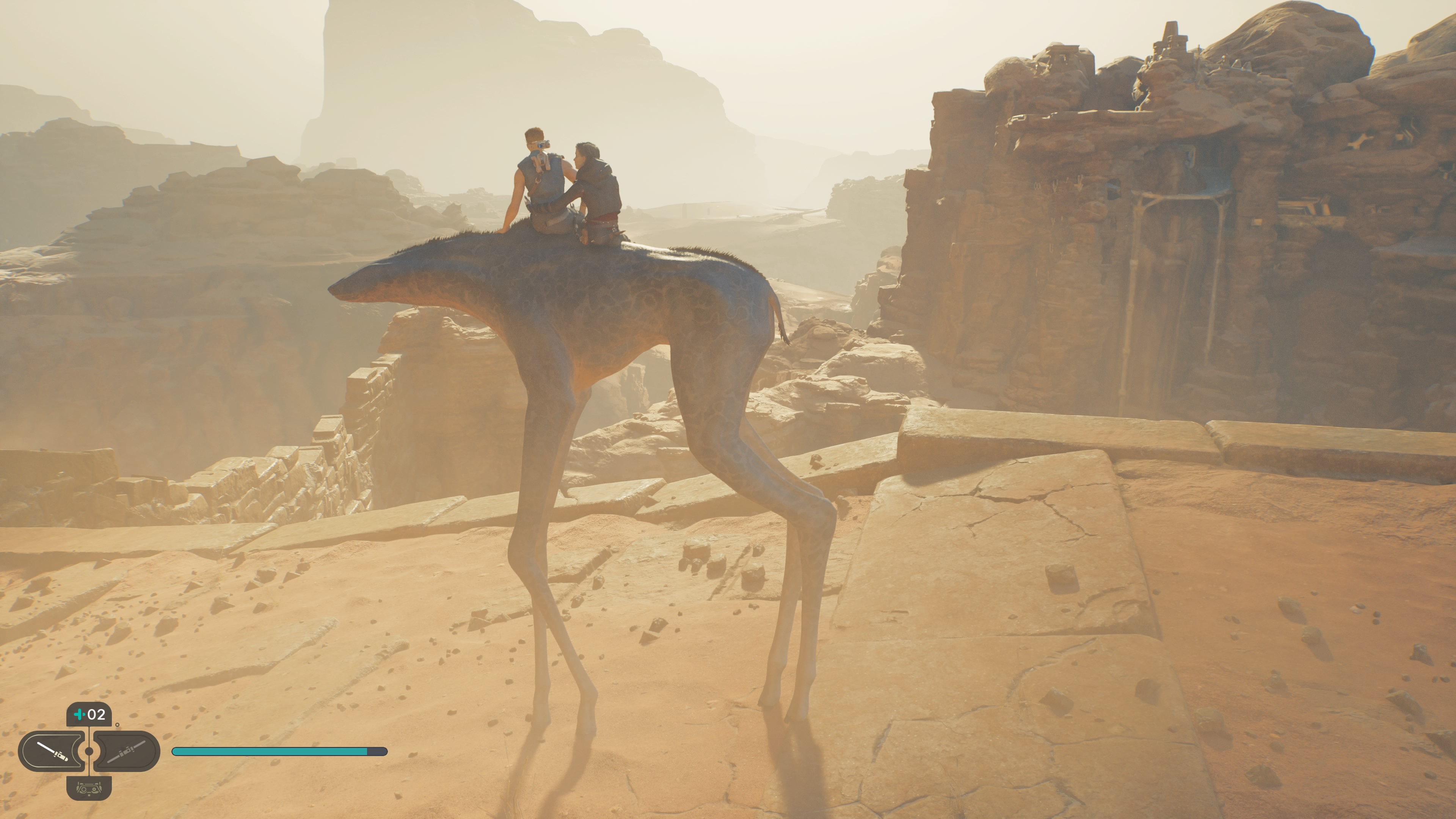Switch to the double-bladed lightsaber stance
This screenshot has height=819, width=1456.
click(x=127, y=751)
